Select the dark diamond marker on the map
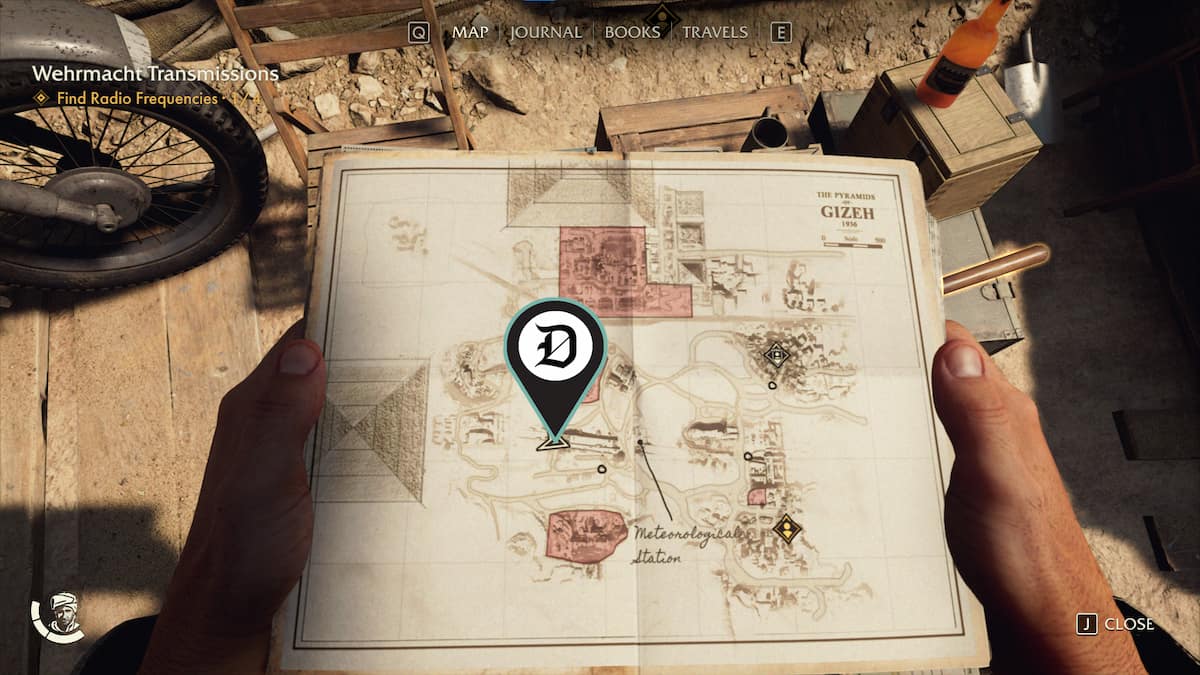The image size is (1200, 675). pos(776,354)
